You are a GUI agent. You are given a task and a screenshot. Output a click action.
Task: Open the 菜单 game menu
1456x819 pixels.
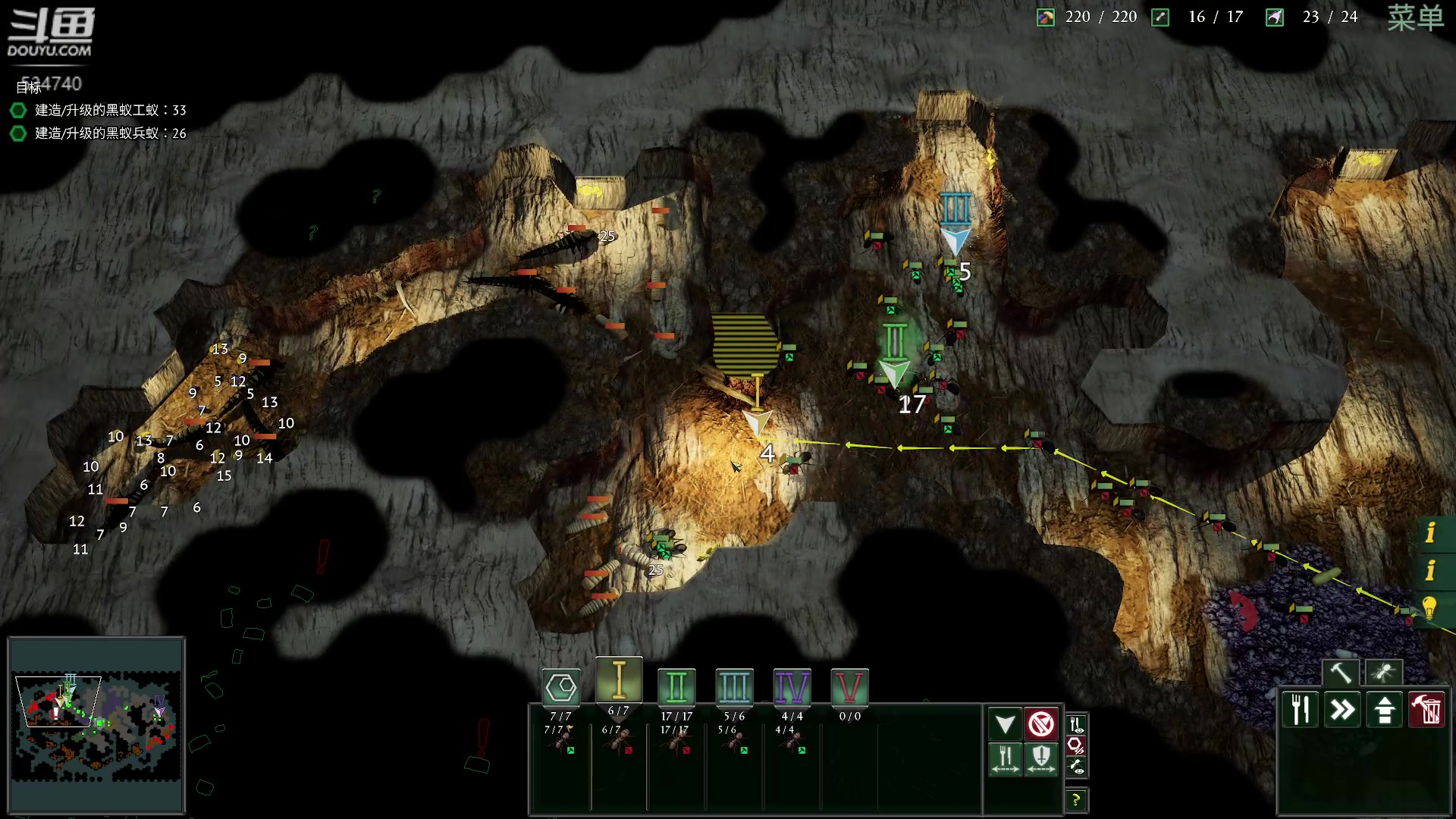[1415, 18]
